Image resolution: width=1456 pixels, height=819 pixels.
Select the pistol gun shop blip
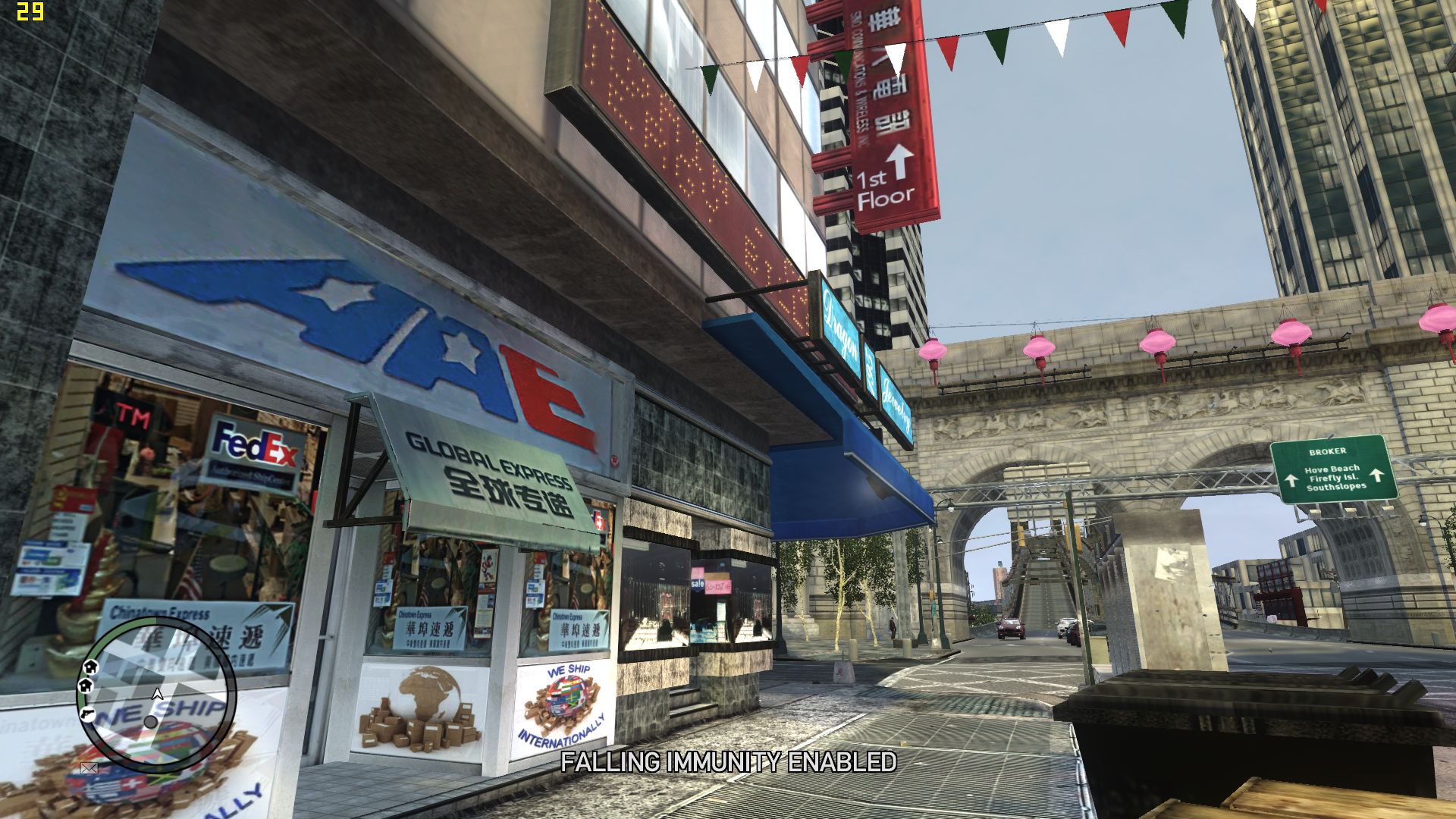click(x=88, y=714)
